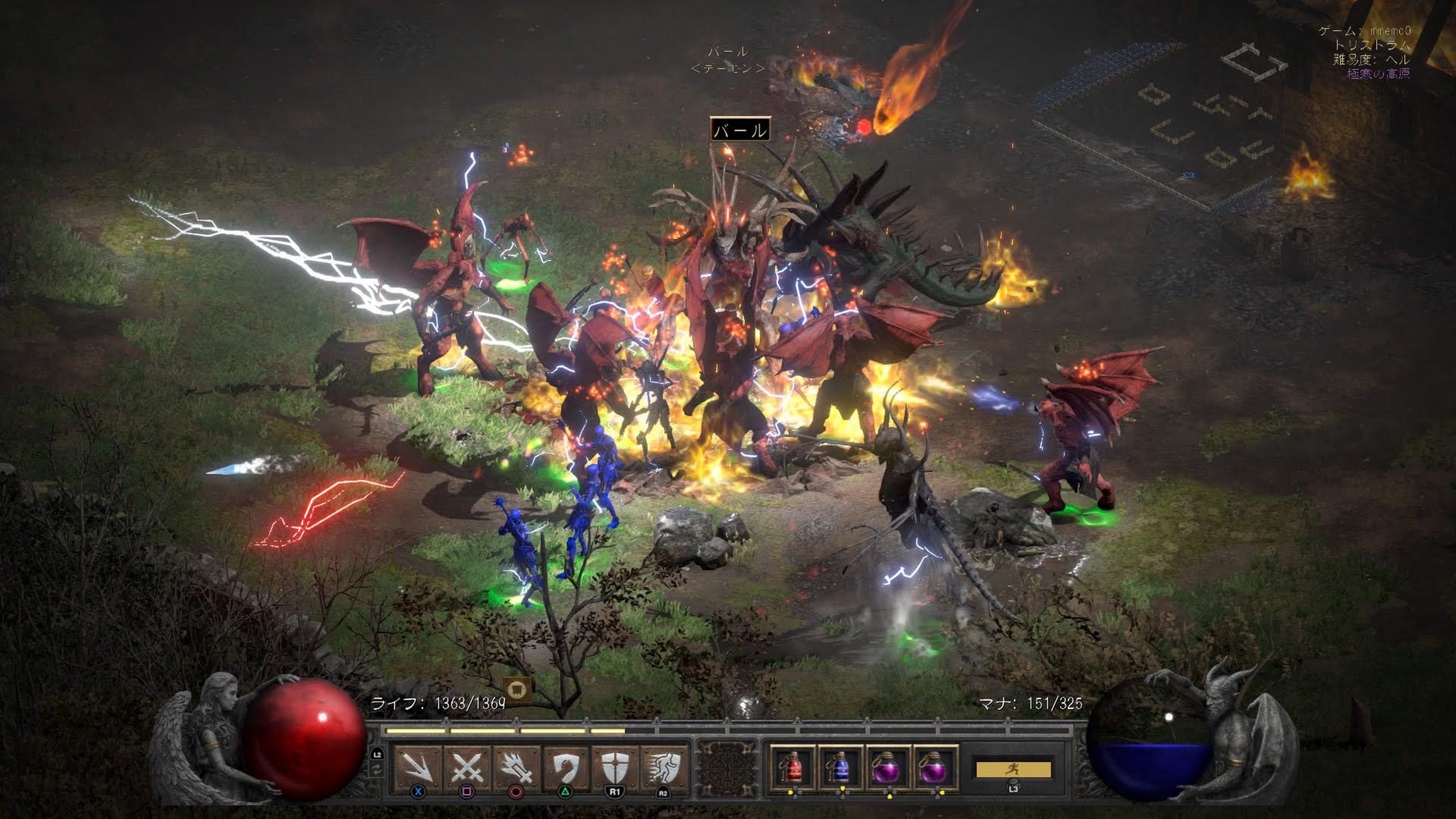Drink the red healing potion
Viewport: 1456px width, 819px height.
792,767
